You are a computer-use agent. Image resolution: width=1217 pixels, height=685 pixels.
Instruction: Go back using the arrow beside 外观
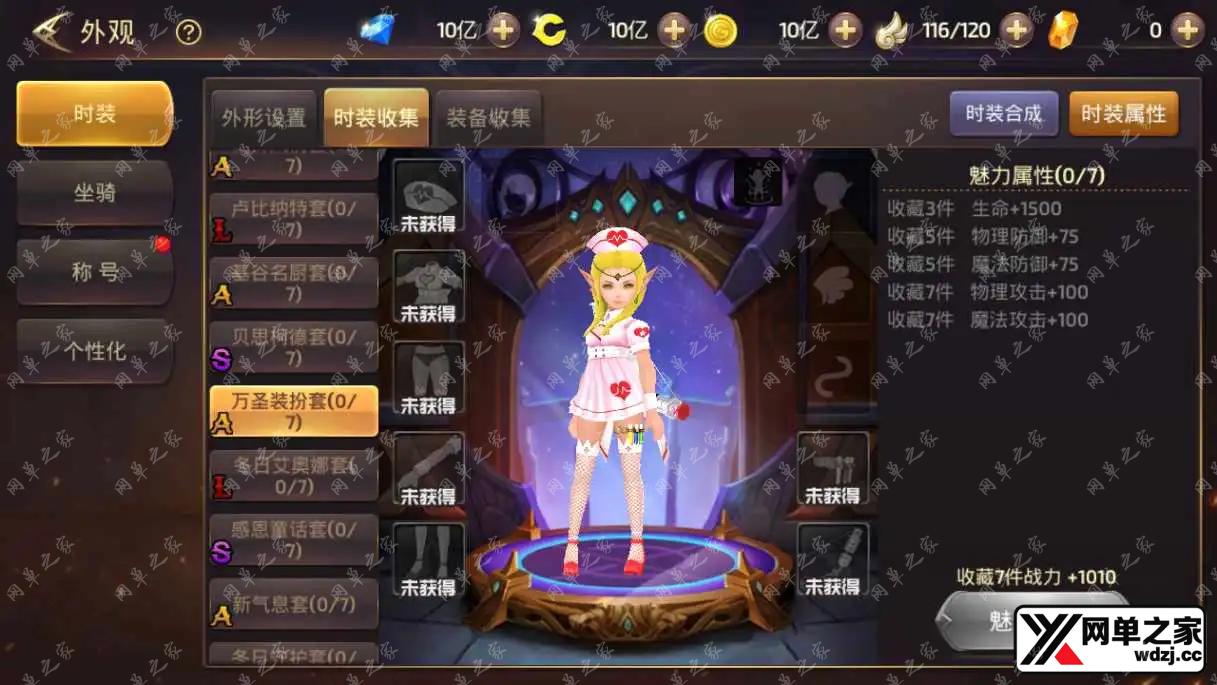(50, 32)
